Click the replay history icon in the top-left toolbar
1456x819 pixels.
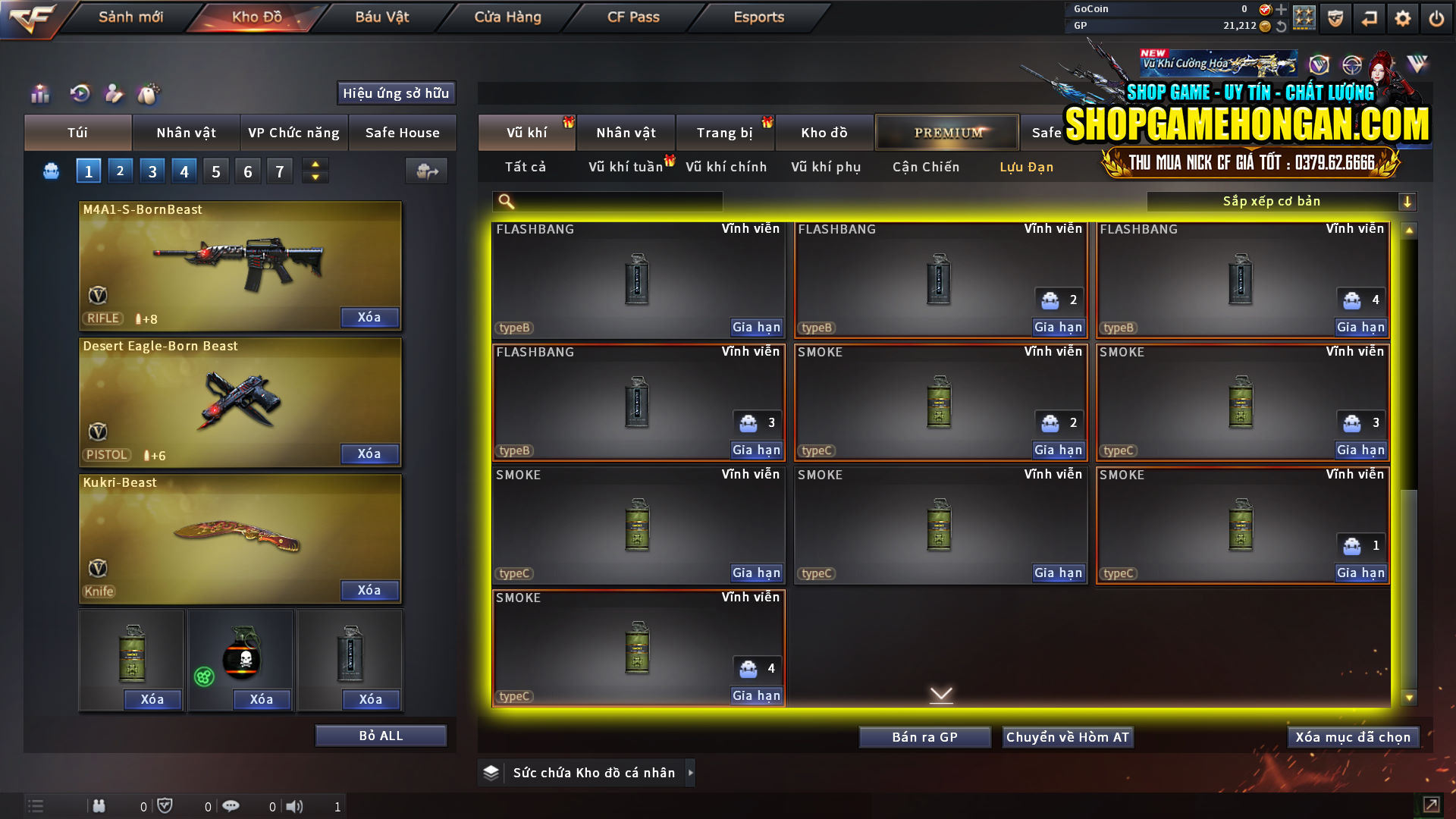pos(80,94)
